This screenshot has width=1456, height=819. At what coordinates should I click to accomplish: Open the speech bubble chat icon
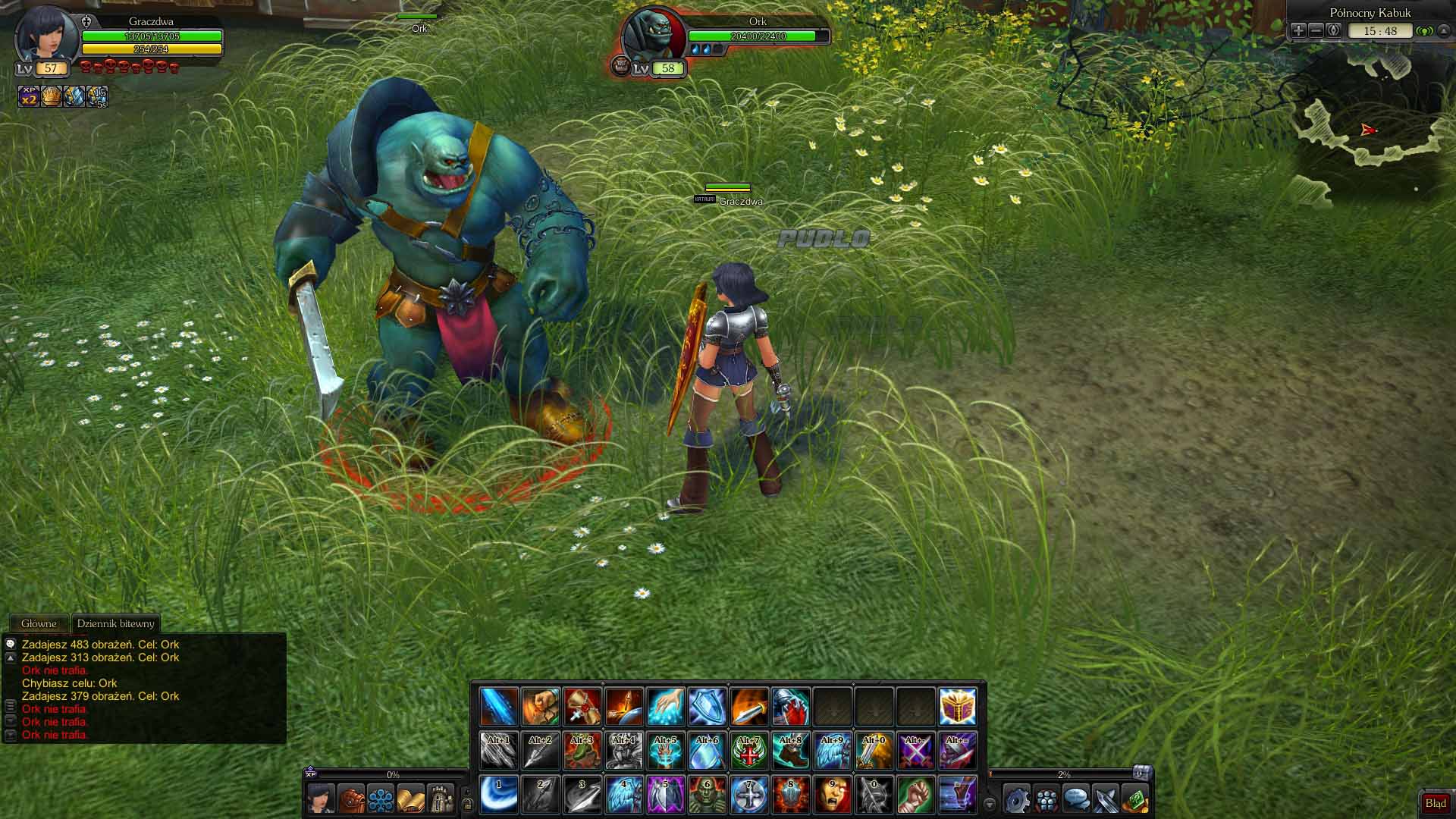[1076, 799]
